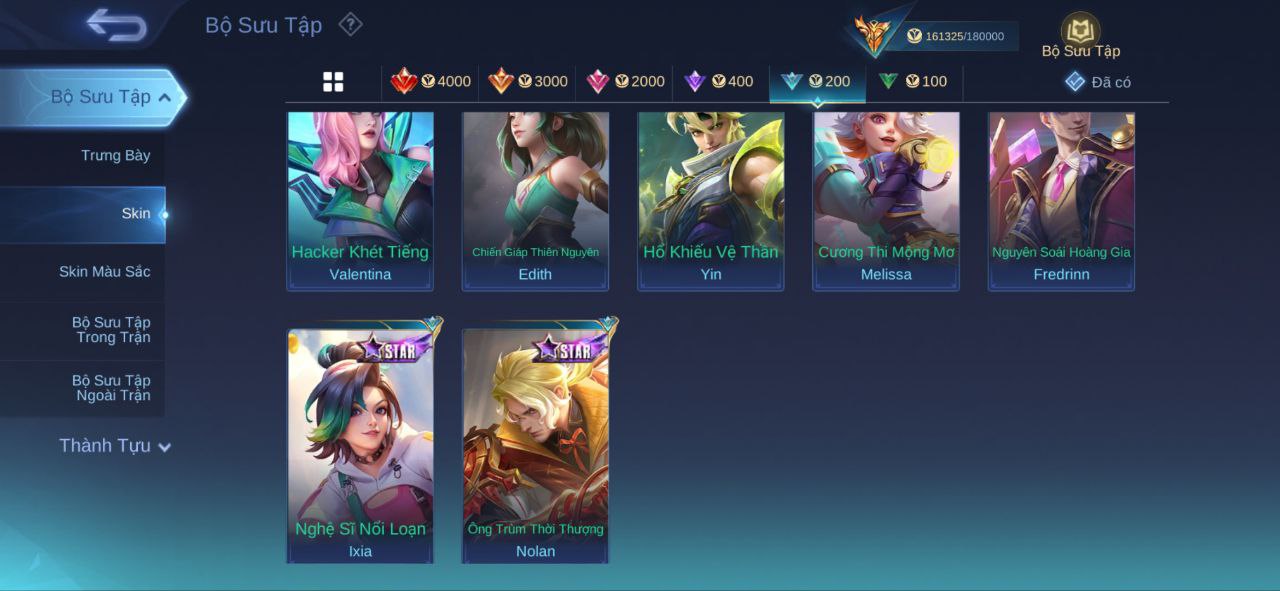Switch to the 4000 point tier tab

[x=431, y=82]
